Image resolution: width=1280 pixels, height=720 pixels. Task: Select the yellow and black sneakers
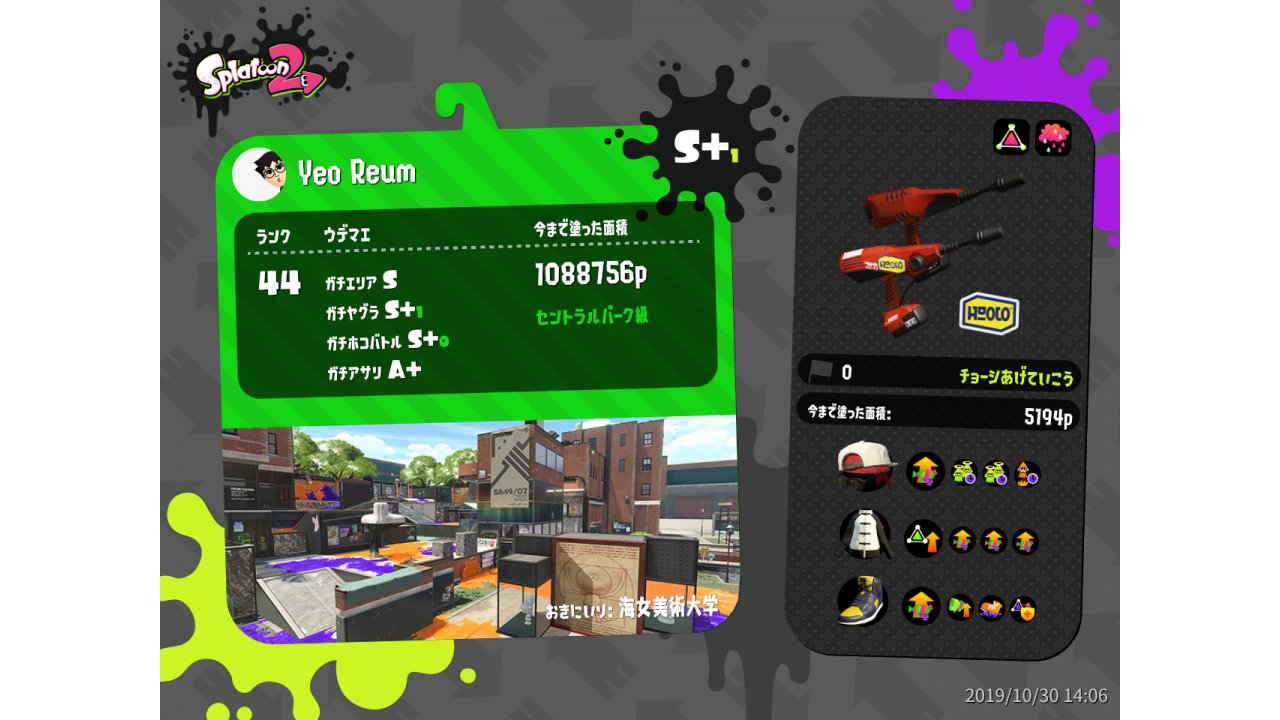click(x=862, y=601)
